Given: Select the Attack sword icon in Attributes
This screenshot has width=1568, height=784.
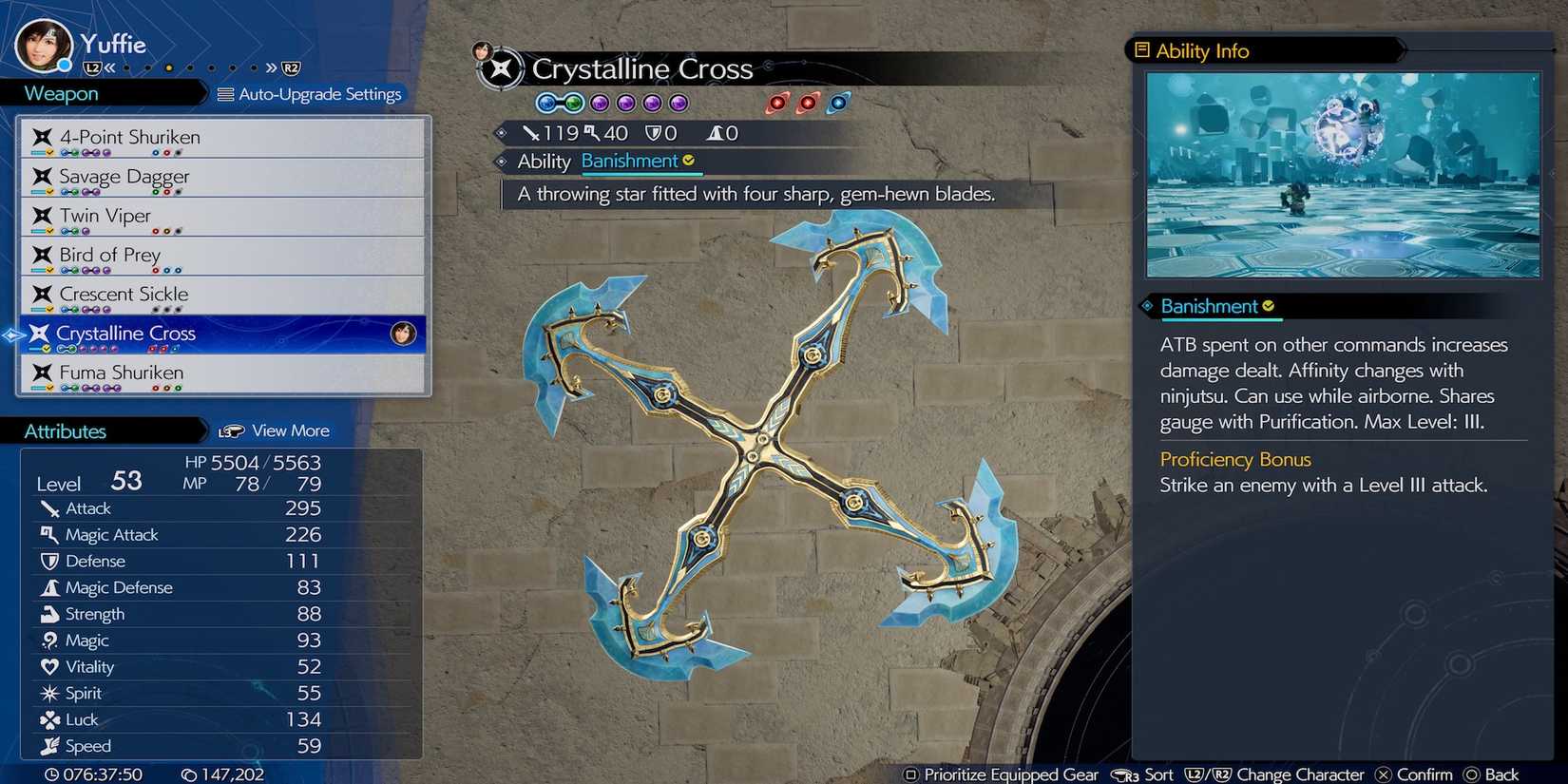Looking at the screenshot, I should tap(50, 508).
